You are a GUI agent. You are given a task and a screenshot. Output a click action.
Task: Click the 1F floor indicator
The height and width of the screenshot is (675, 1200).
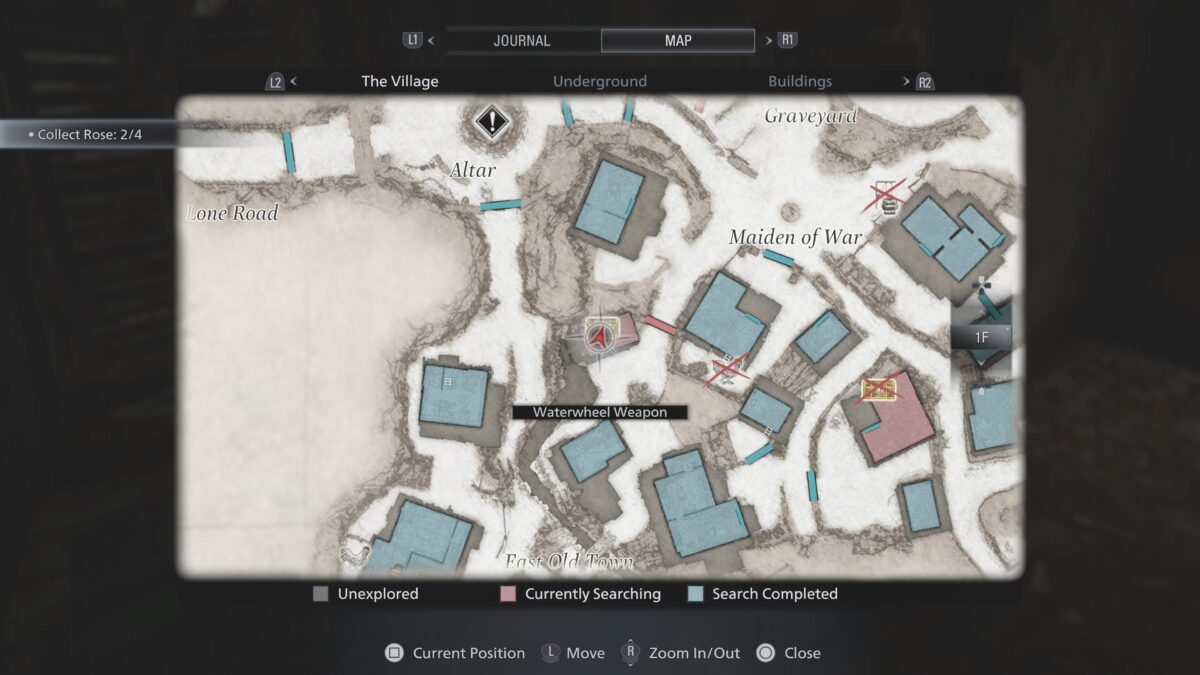pyautogui.click(x=982, y=337)
